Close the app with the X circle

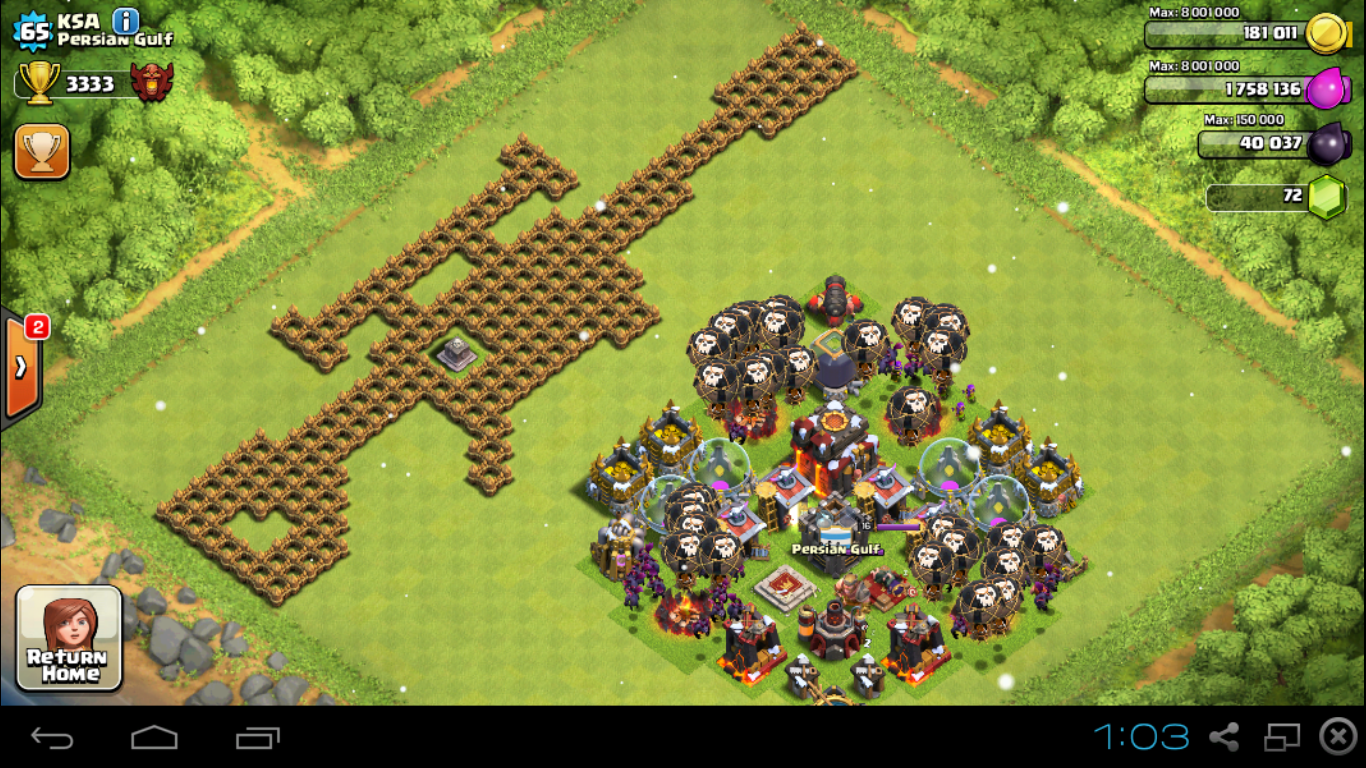pos(1338,737)
